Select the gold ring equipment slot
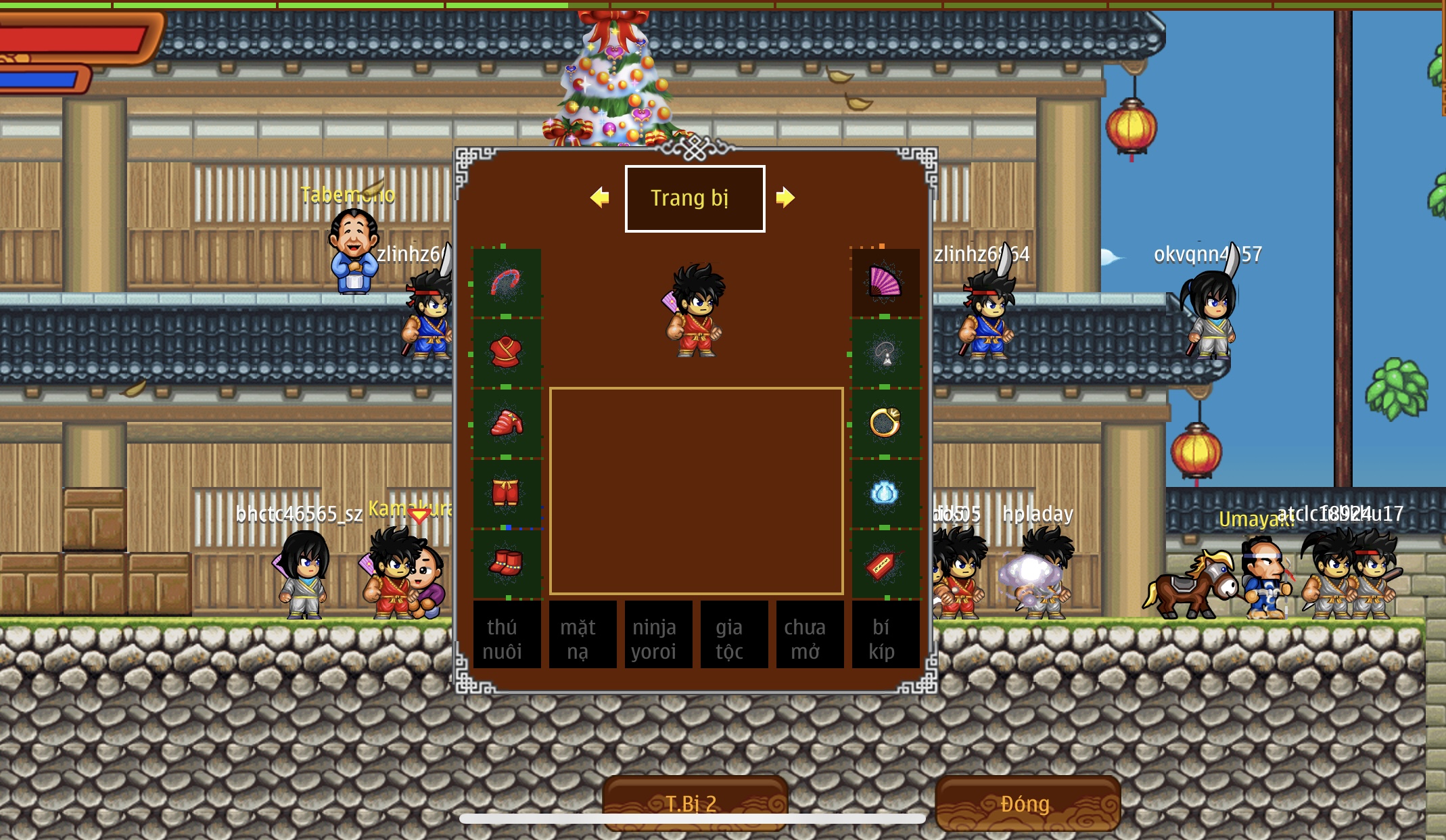 click(885, 423)
